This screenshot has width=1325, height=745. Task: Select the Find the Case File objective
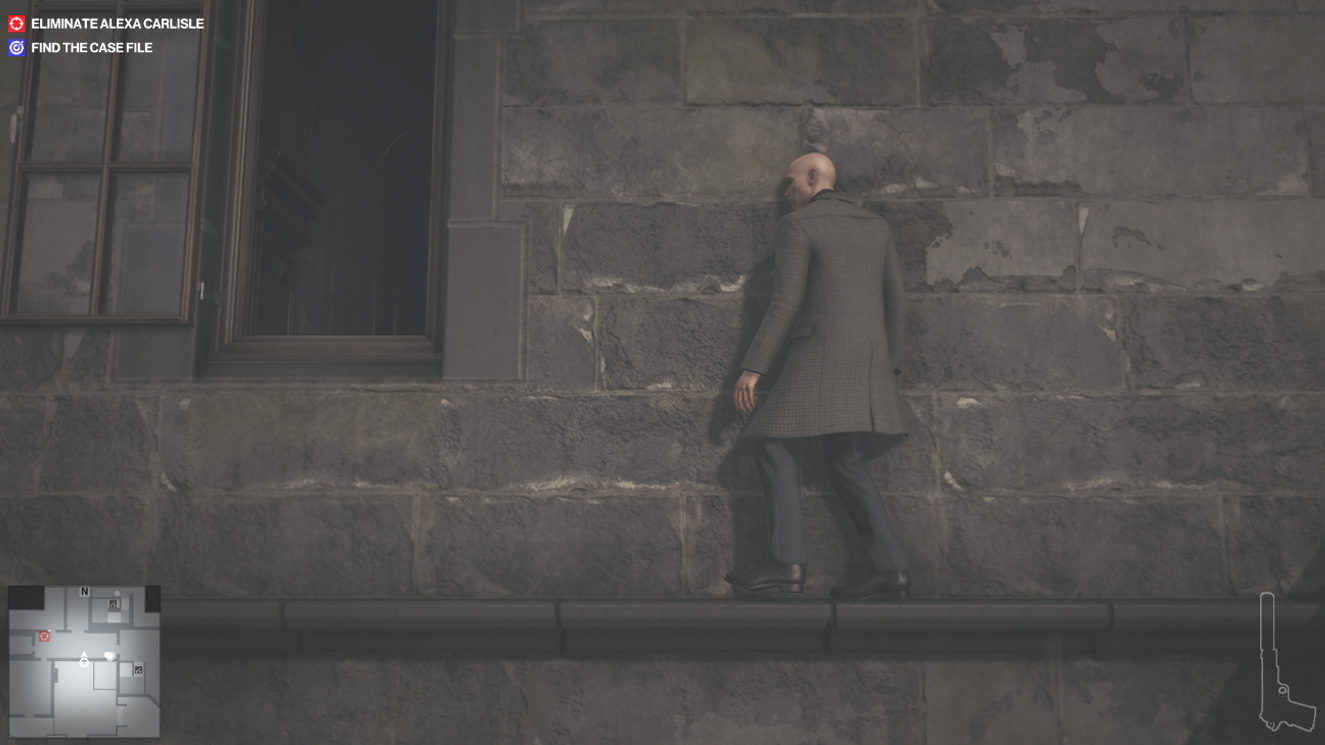(91, 47)
